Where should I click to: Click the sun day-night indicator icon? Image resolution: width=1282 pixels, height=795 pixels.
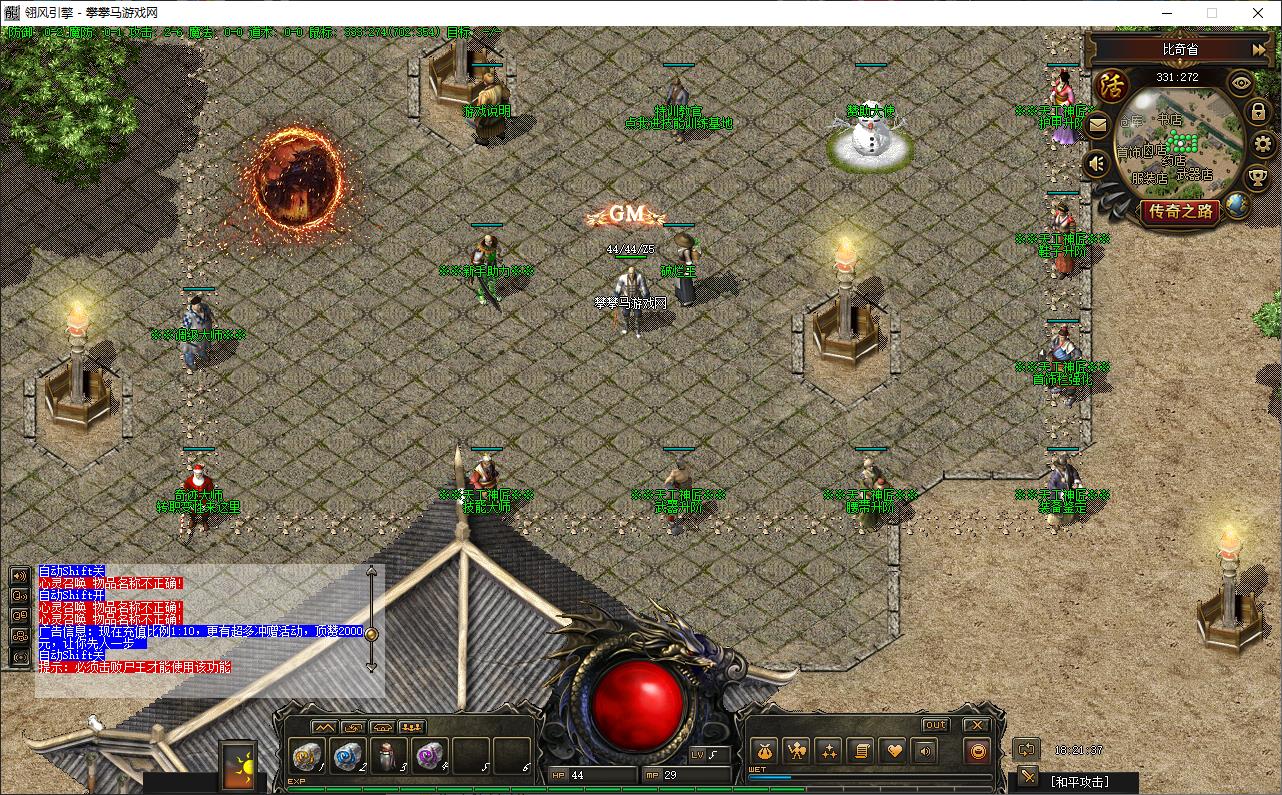coord(238,767)
